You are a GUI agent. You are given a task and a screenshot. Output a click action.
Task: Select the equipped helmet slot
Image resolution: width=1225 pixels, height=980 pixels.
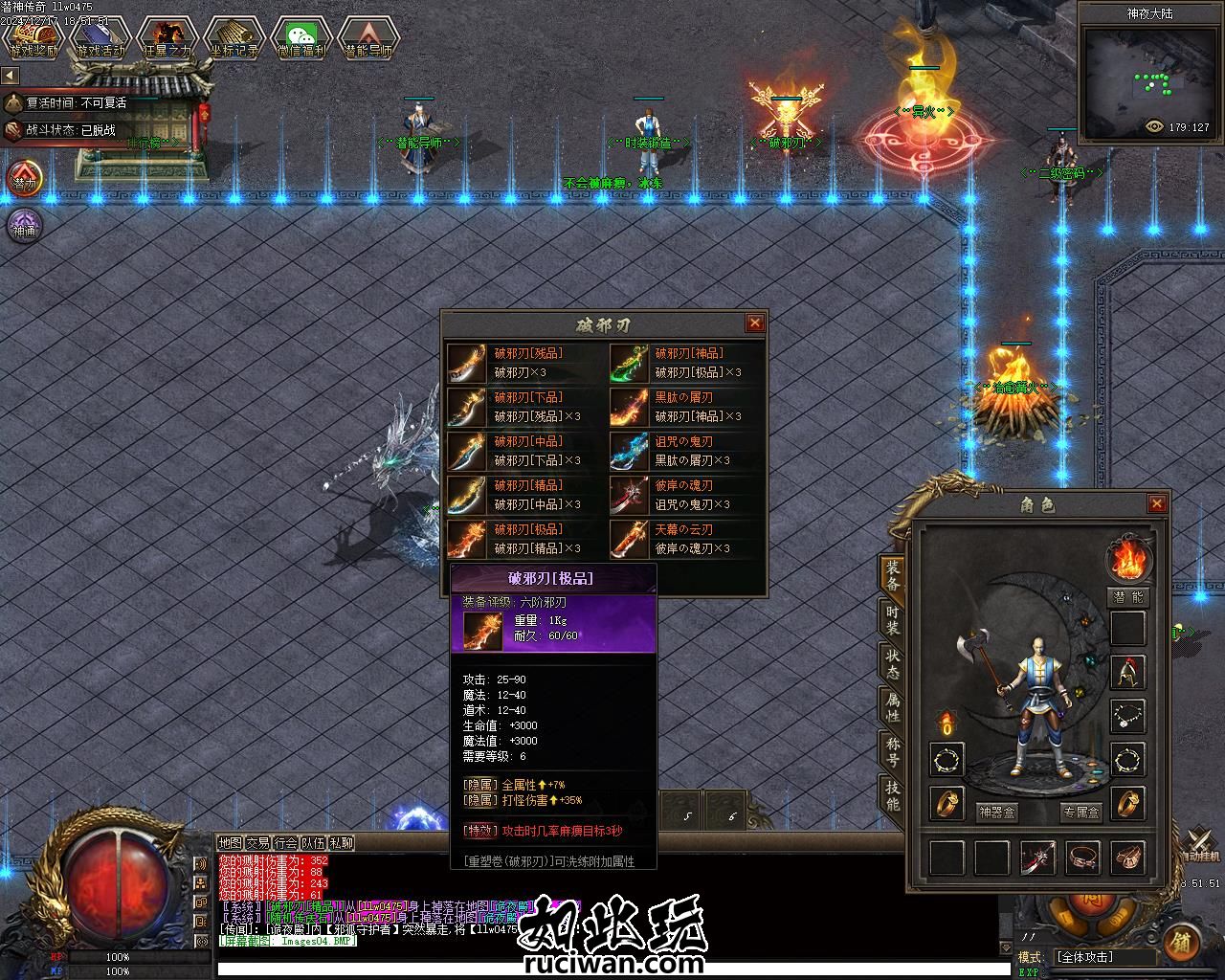point(1128,673)
